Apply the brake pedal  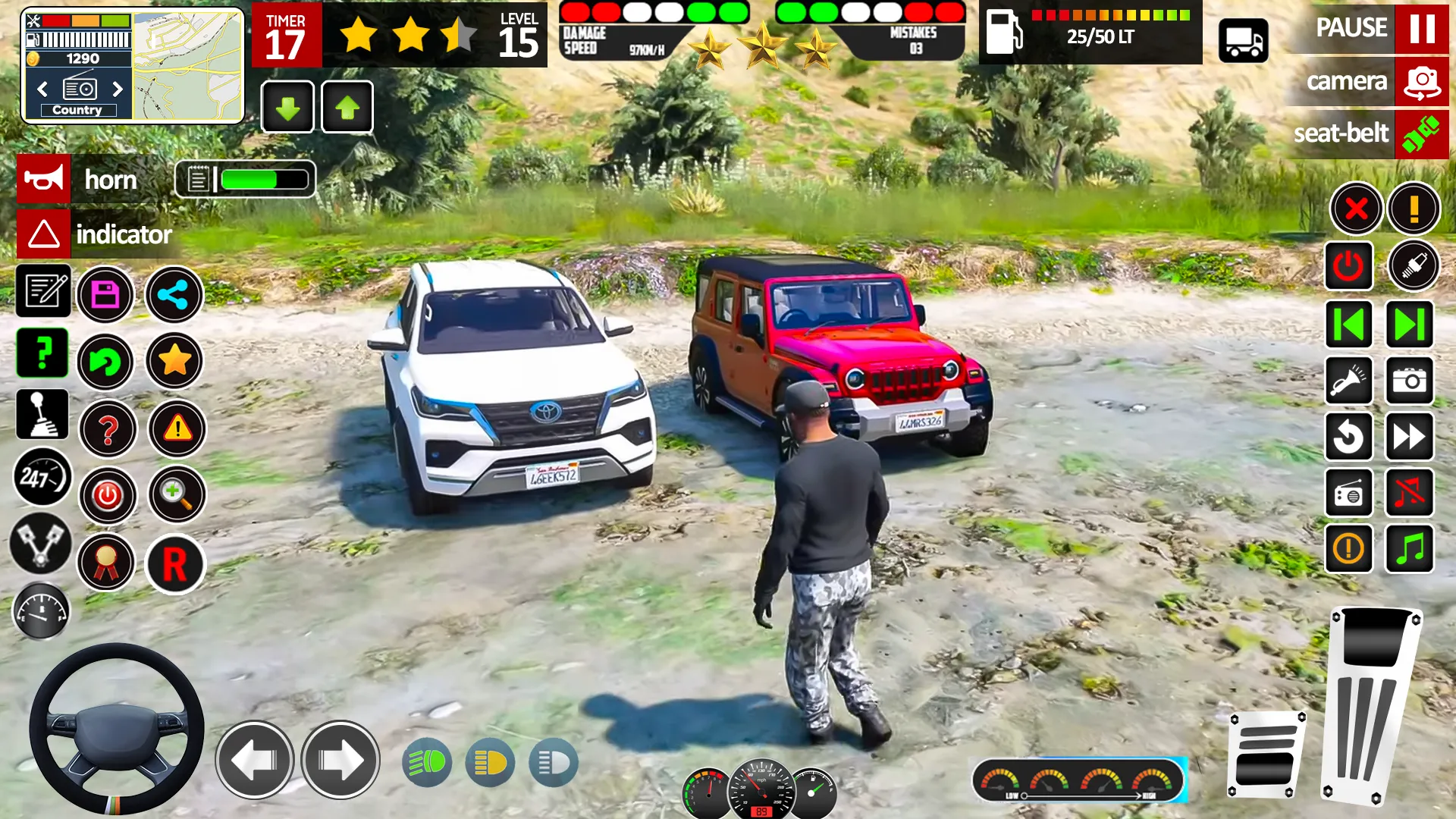(1266, 755)
